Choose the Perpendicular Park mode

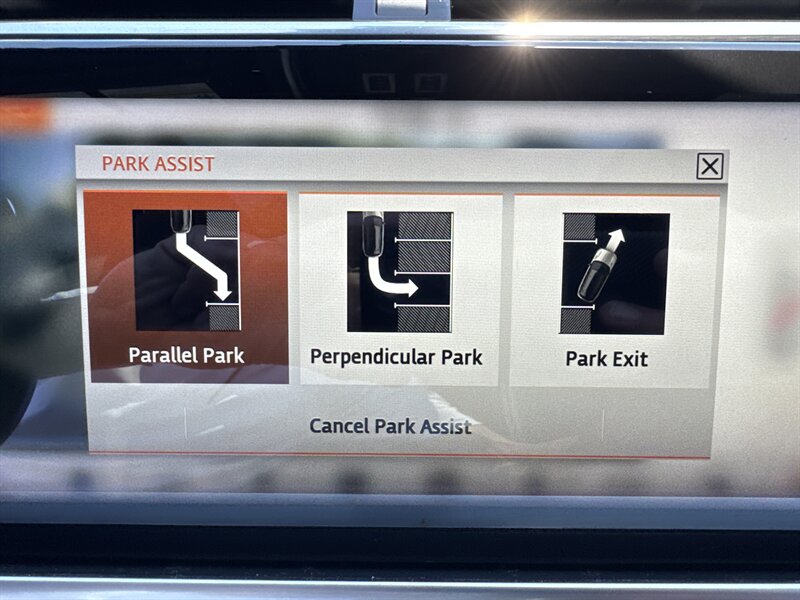pyautogui.click(x=399, y=288)
